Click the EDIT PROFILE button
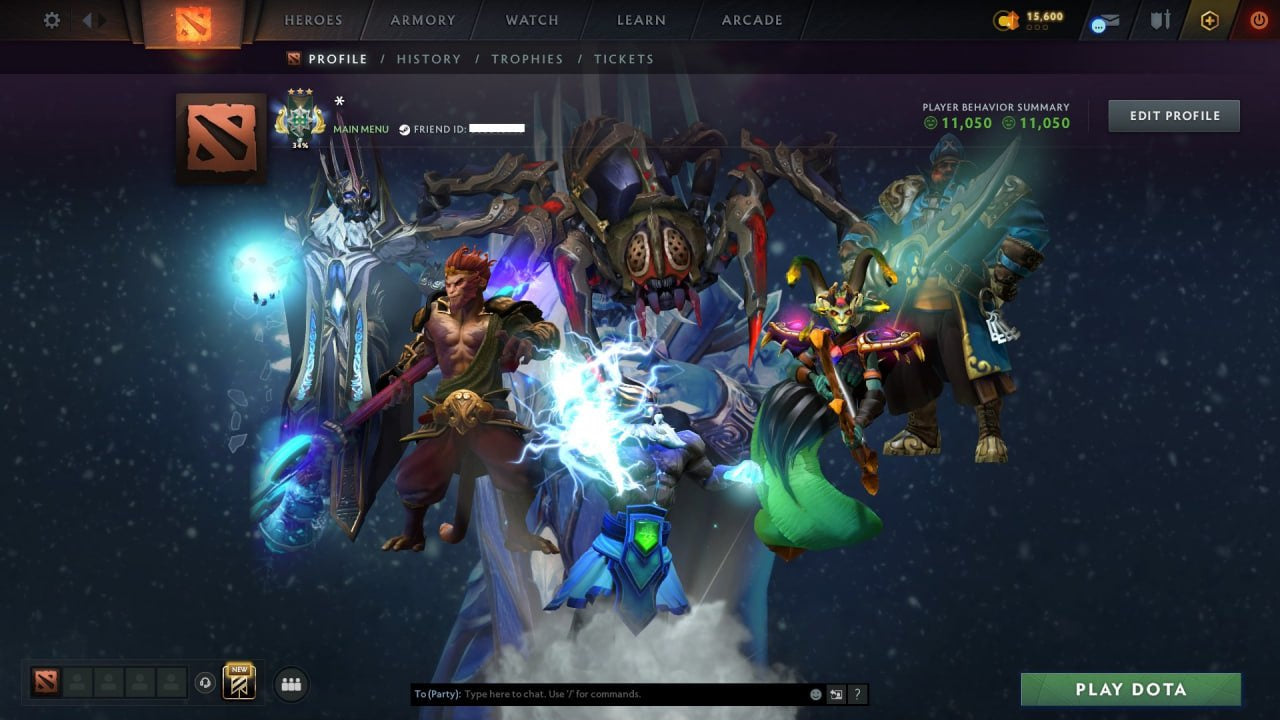The width and height of the screenshot is (1280, 720). point(1173,115)
